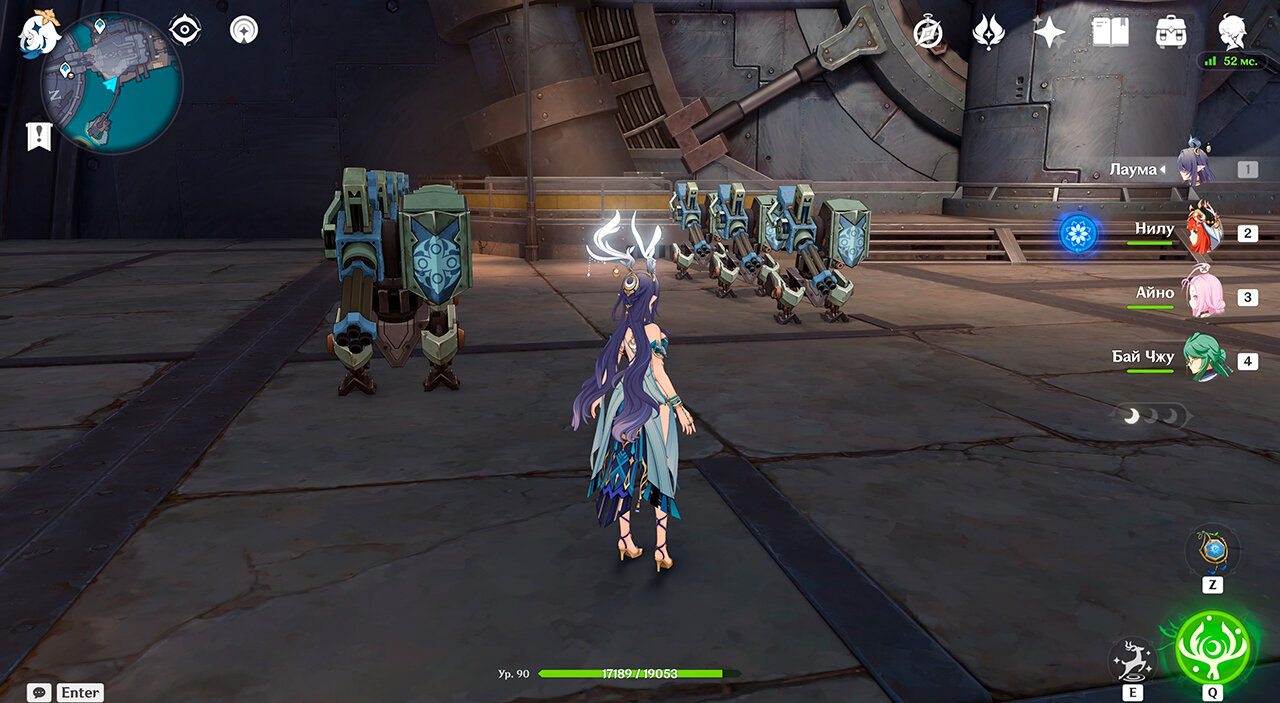Select active character Лаума in party list
This screenshot has width=1280, height=703.
click(x=1196, y=167)
